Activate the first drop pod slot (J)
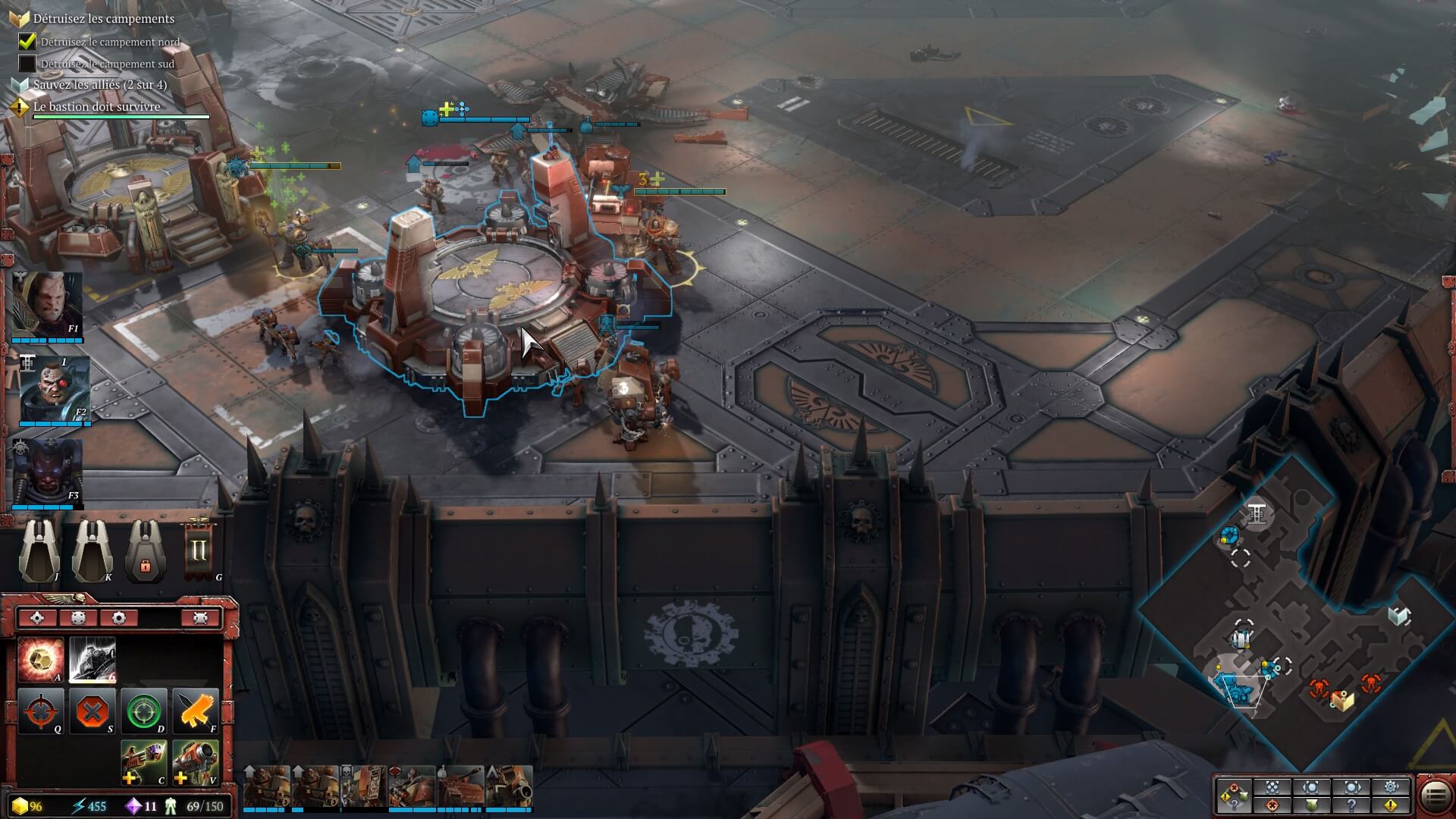1456x819 pixels. pyautogui.click(x=39, y=551)
